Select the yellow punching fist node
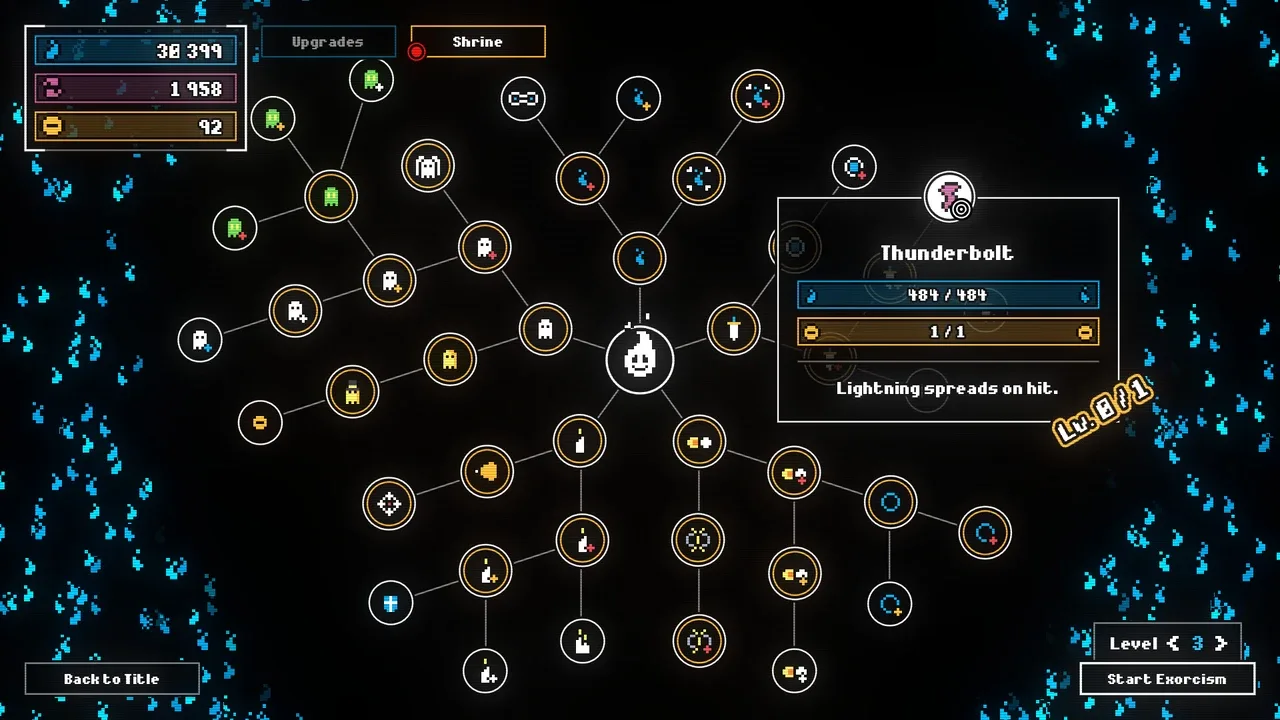This screenshot has width=1280, height=720. pos(487,471)
